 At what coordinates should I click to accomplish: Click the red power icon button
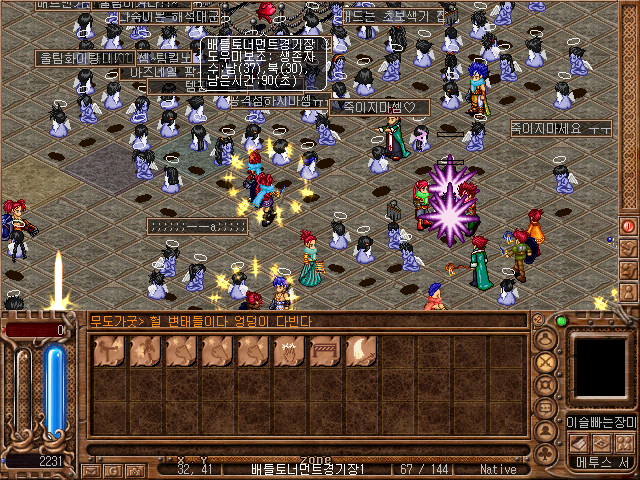[x=628, y=227]
